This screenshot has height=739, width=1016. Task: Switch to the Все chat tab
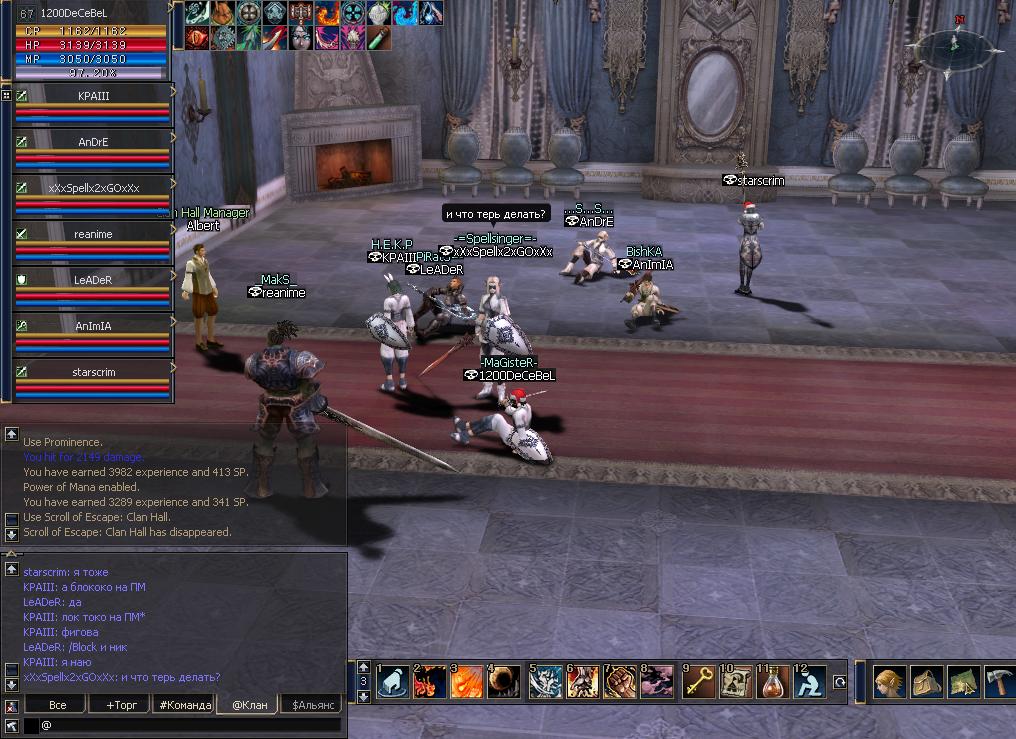[x=58, y=705]
